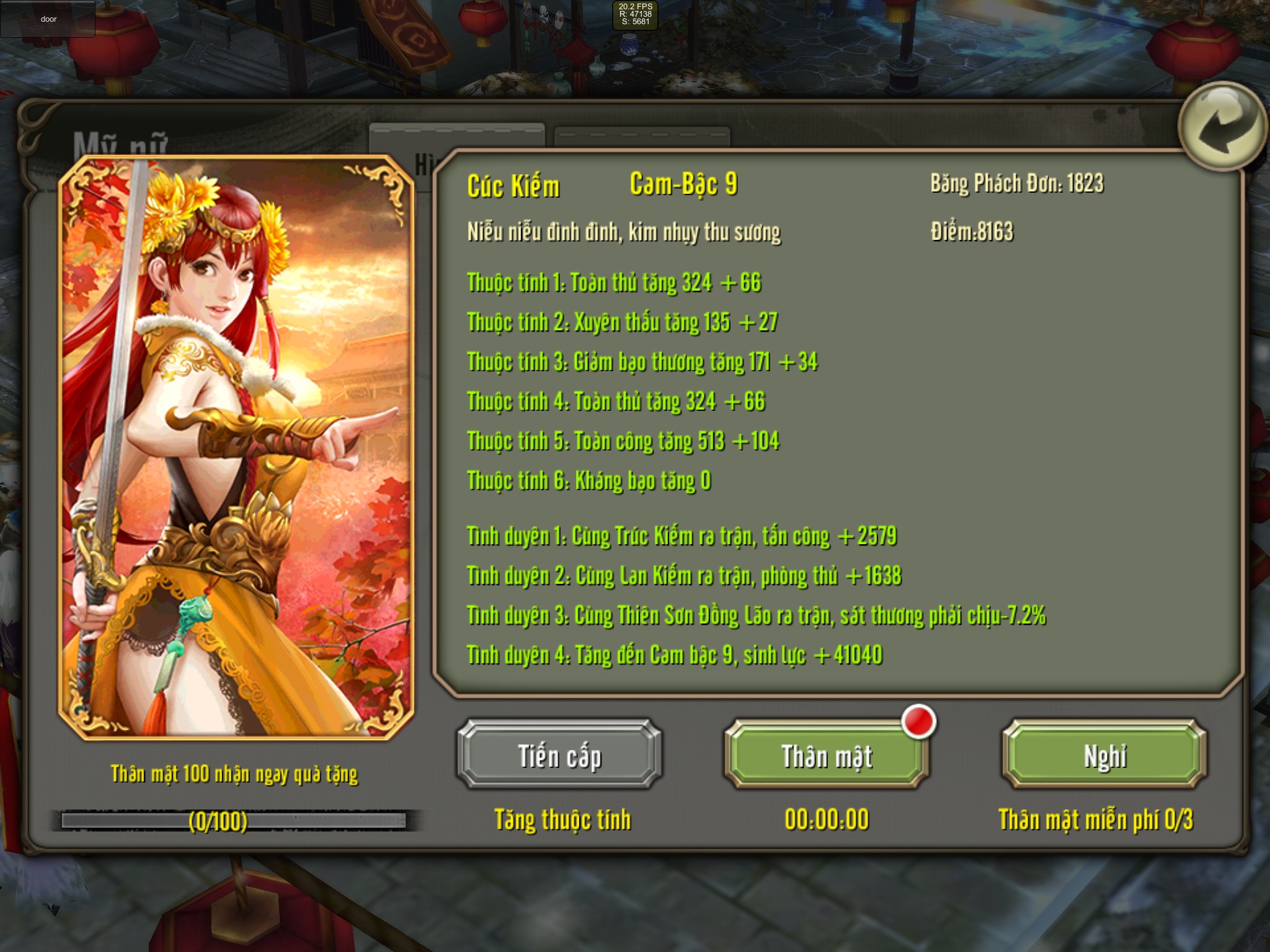The width and height of the screenshot is (1270, 952).
Task: Choose the Nghỉ rest button
Action: [1104, 756]
